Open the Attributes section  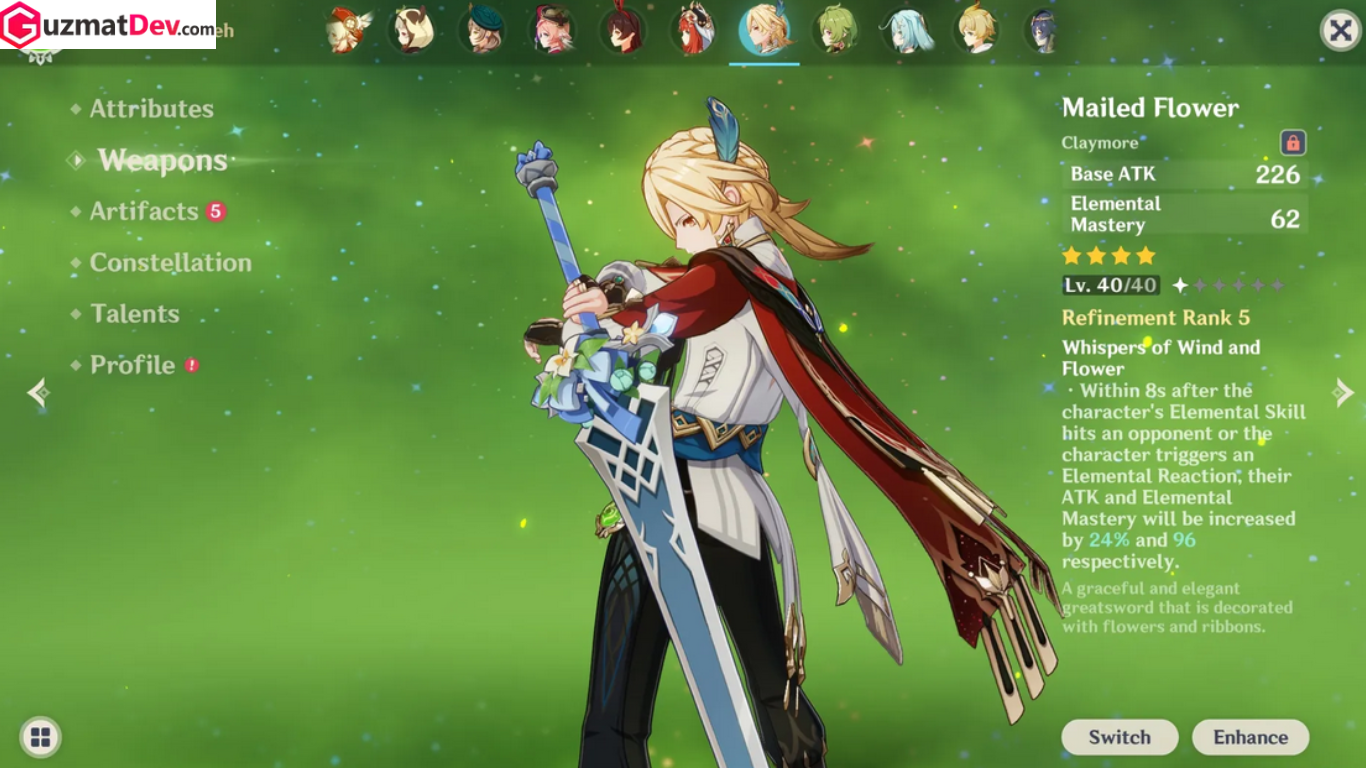(x=151, y=108)
